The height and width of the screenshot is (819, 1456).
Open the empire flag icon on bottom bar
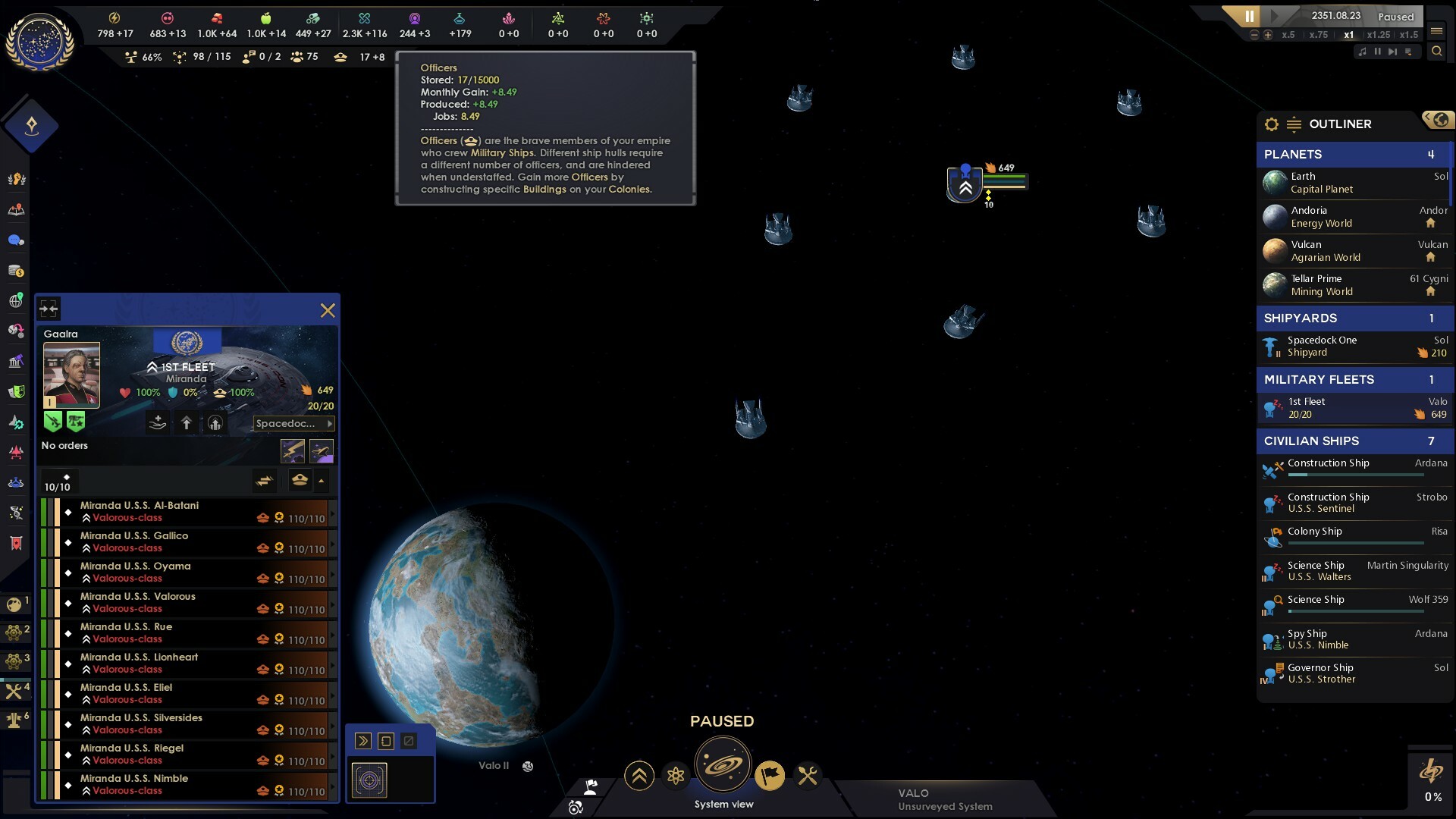coord(771,776)
